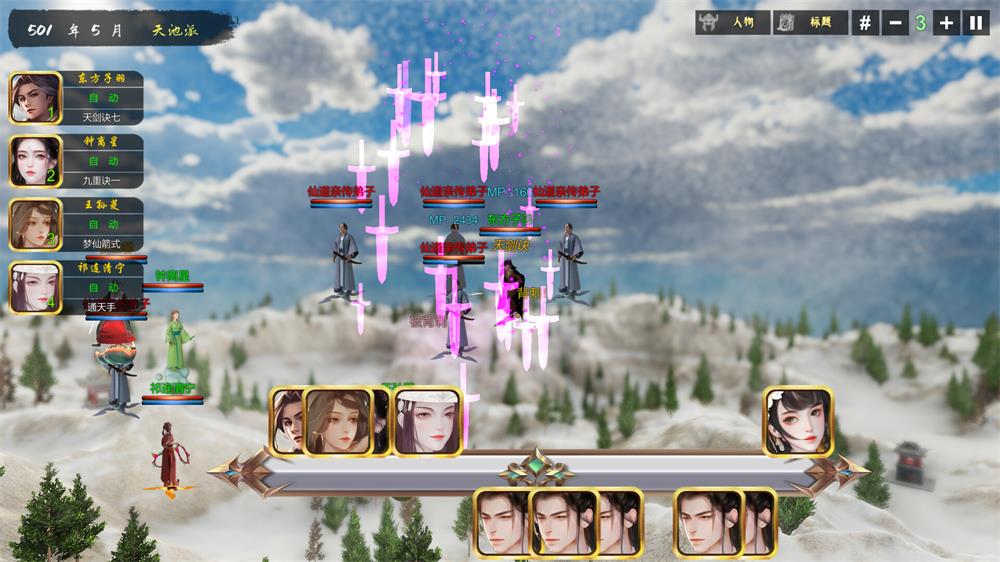Decrease battle speed with the minus button
The image size is (1000, 562).
coord(894,22)
